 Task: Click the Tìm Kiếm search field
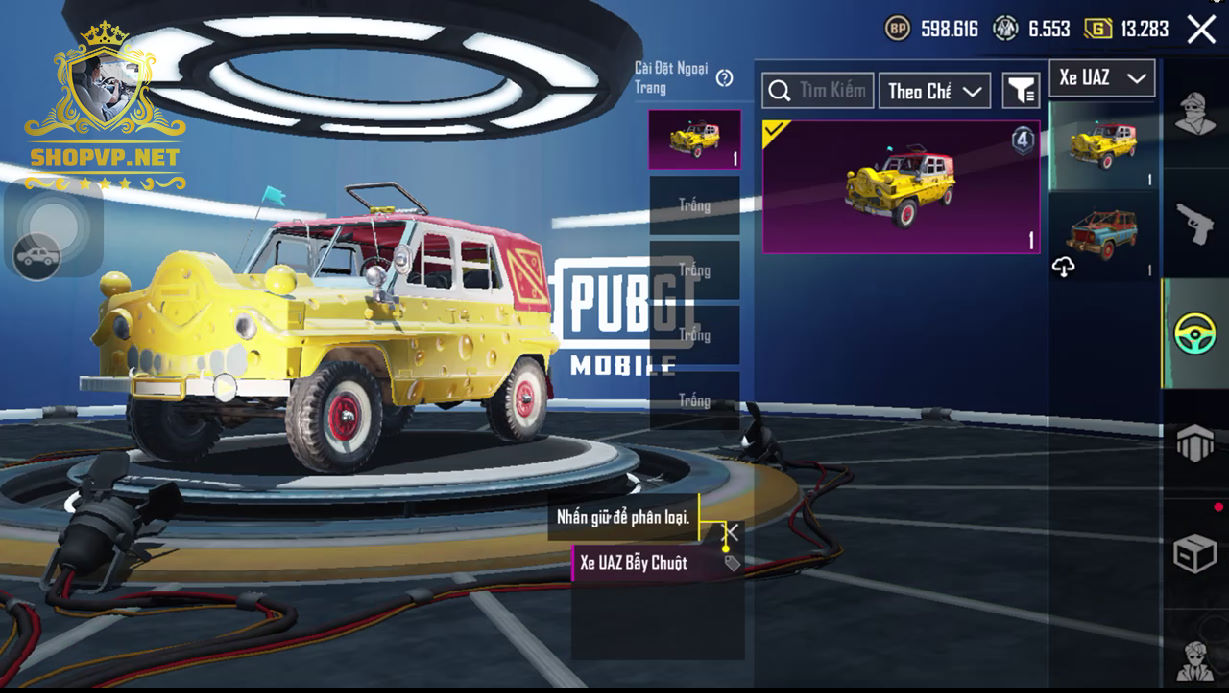[x=818, y=91]
